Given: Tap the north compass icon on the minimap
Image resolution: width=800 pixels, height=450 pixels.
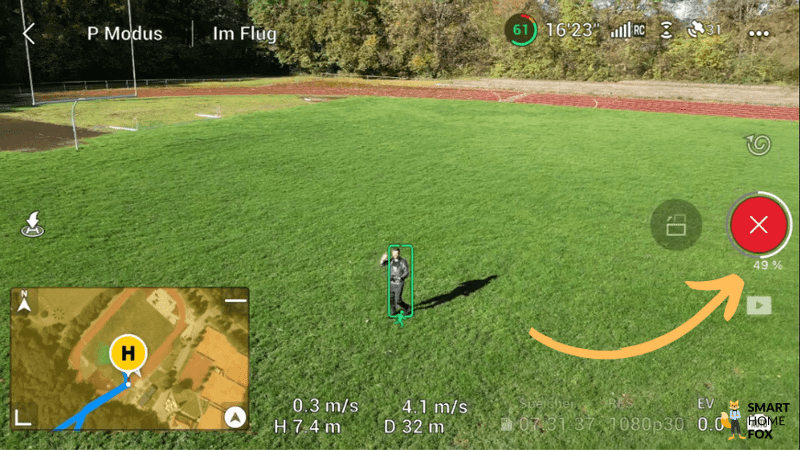Looking at the screenshot, I should pyautogui.click(x=24, y=300).
